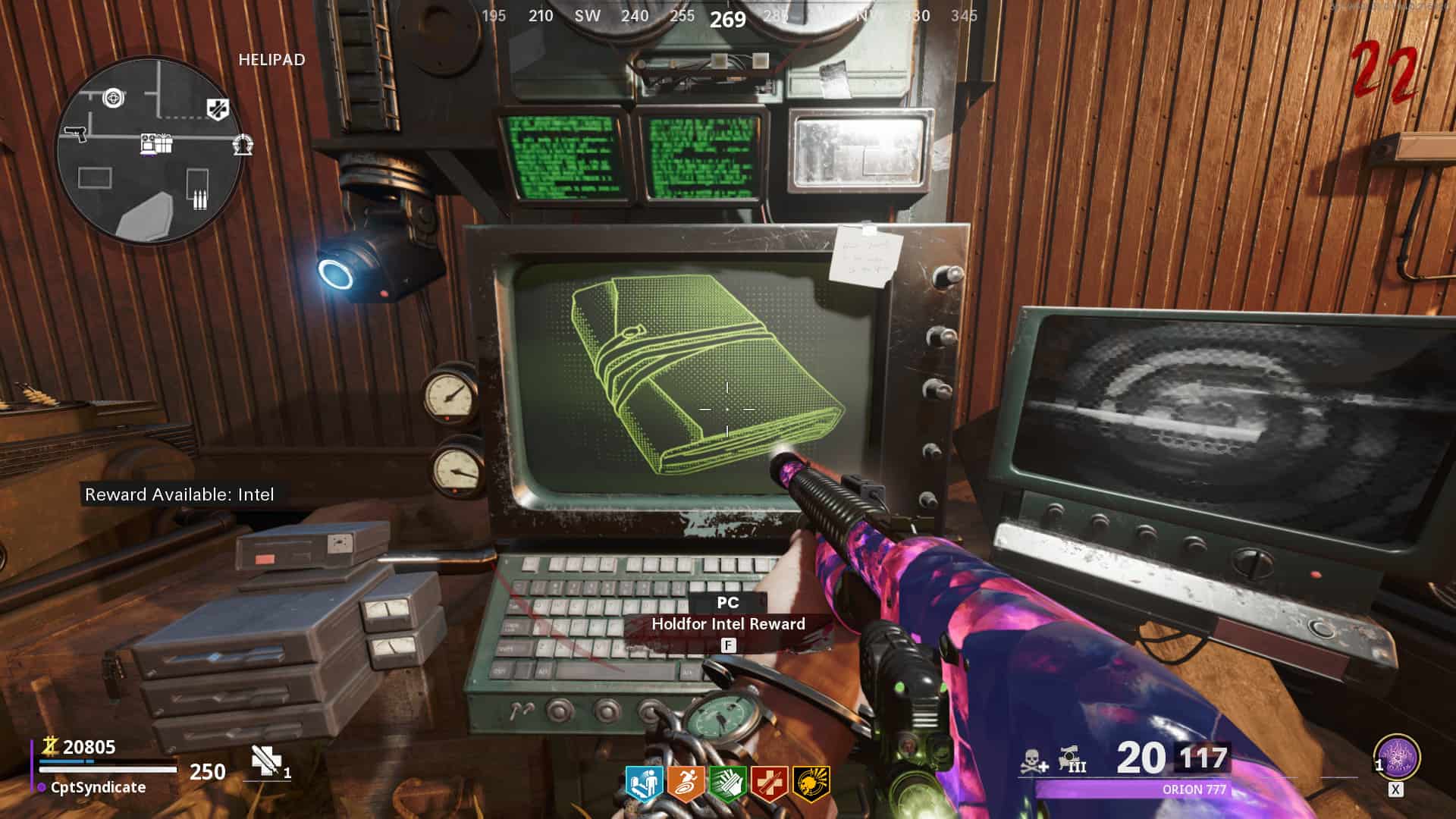Select the blue revive perk icon
Image resolution: width=1456 pixels, height=819 pixels.
click(644, 785)
